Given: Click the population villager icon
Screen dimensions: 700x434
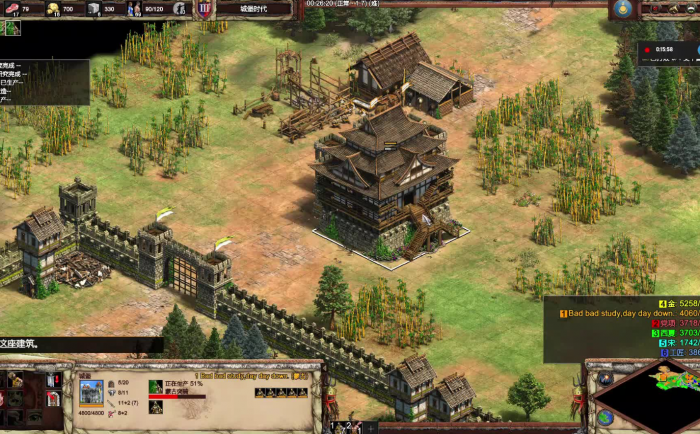Looking at the screenshot, I should click(x=136, y=9).
